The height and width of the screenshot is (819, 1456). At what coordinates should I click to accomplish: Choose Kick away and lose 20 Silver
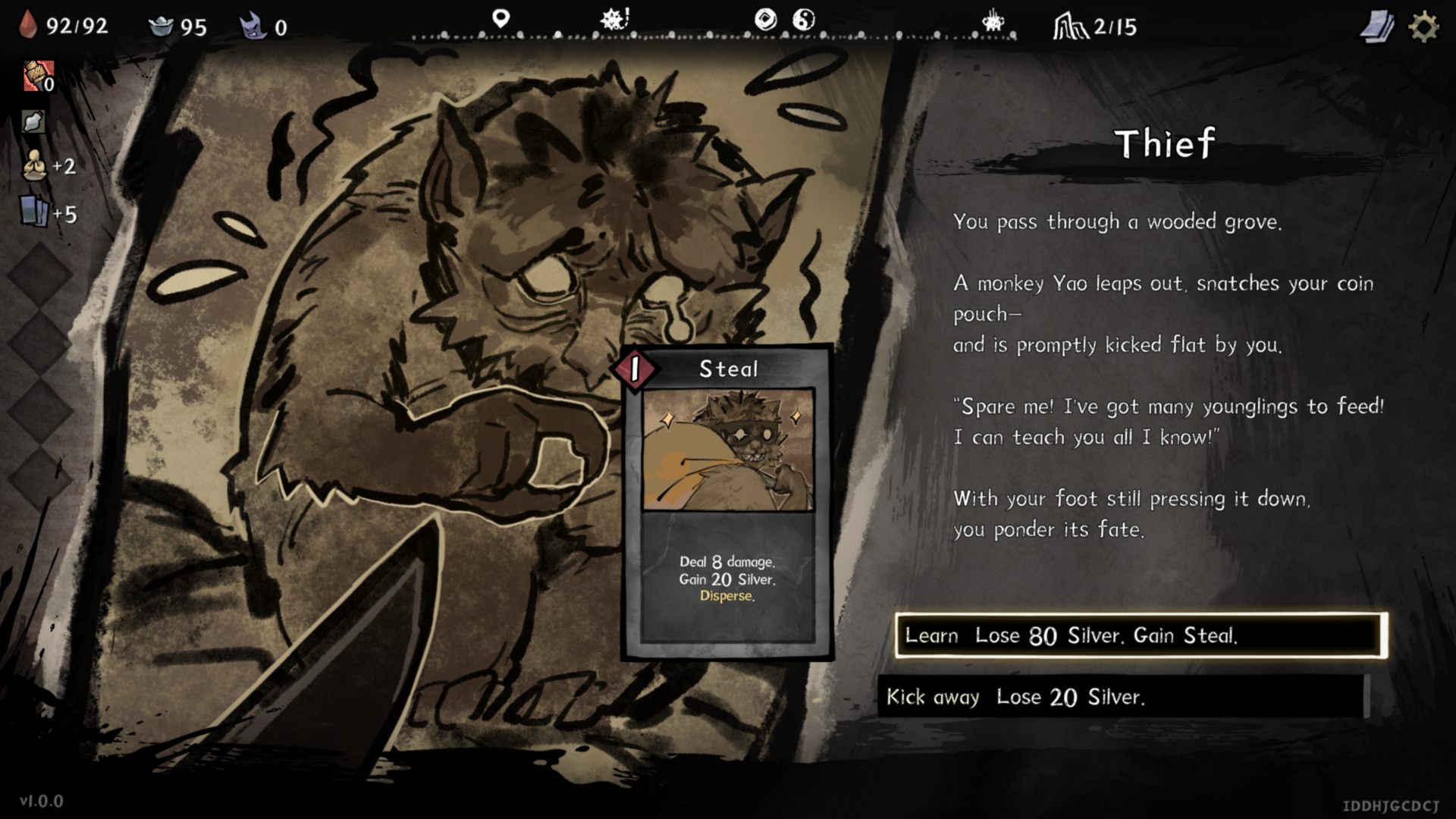[1124, 697]
